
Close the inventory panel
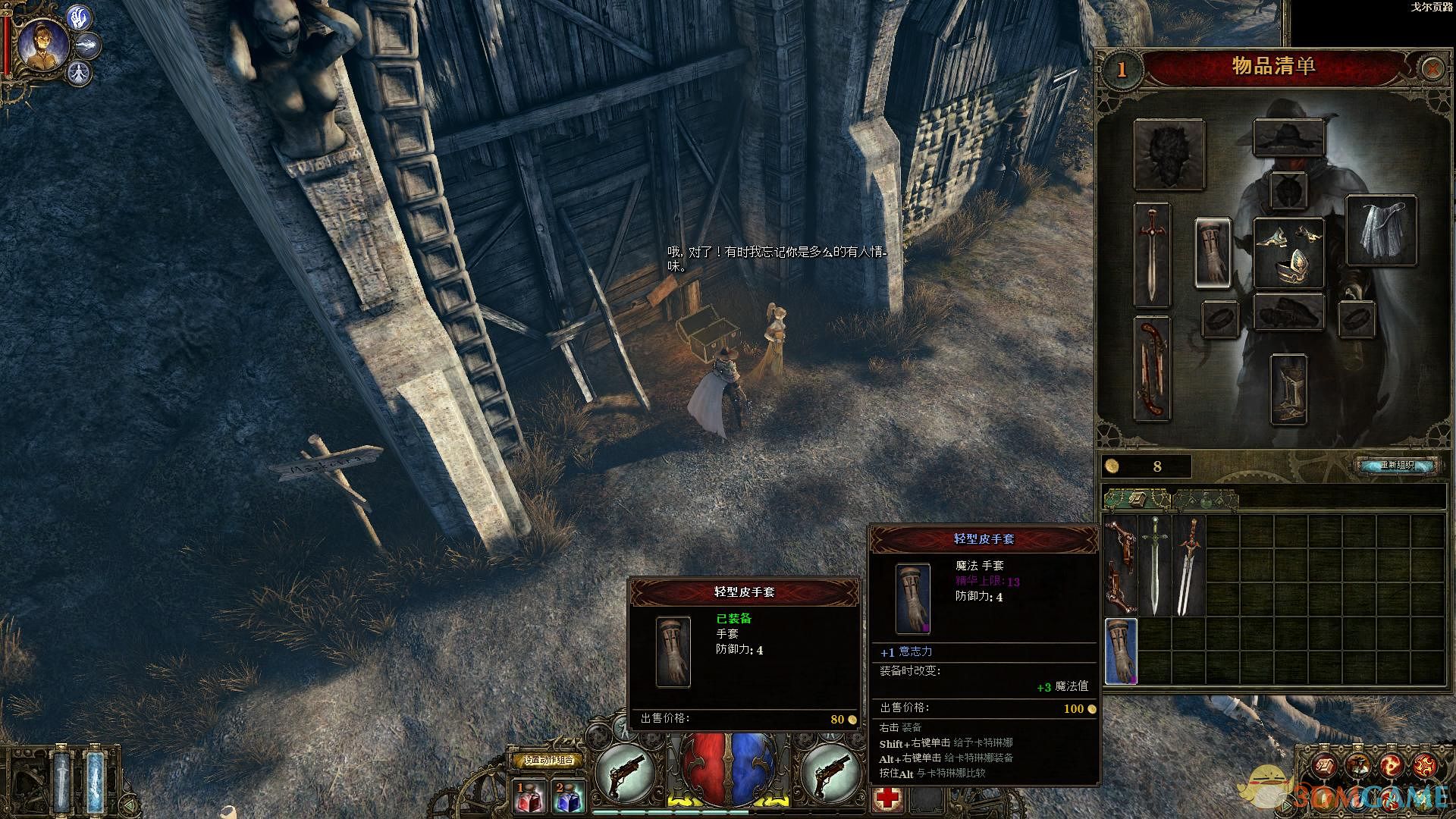click(1432, 69)
